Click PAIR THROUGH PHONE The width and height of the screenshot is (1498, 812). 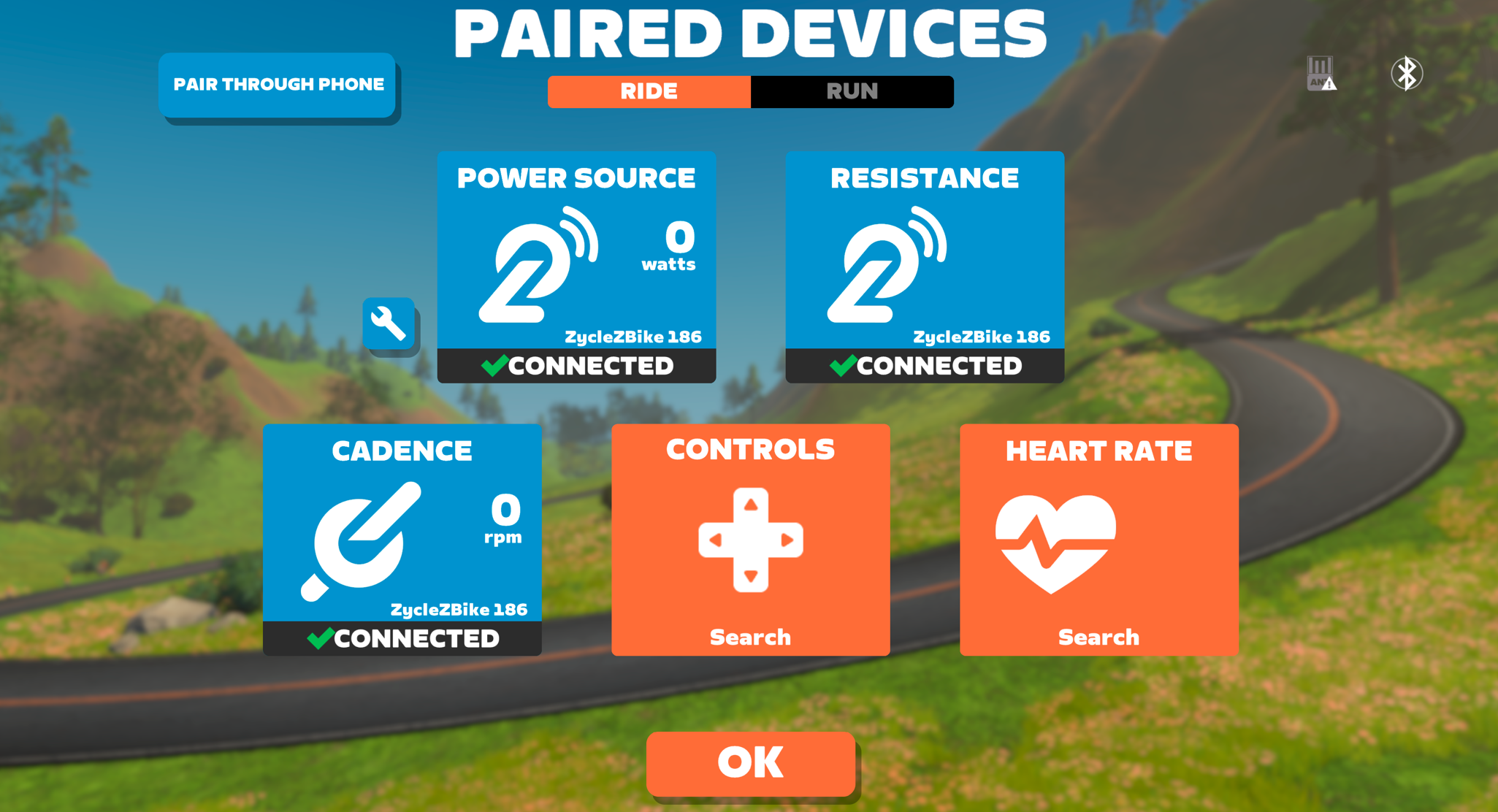click(x=278, y=84)
